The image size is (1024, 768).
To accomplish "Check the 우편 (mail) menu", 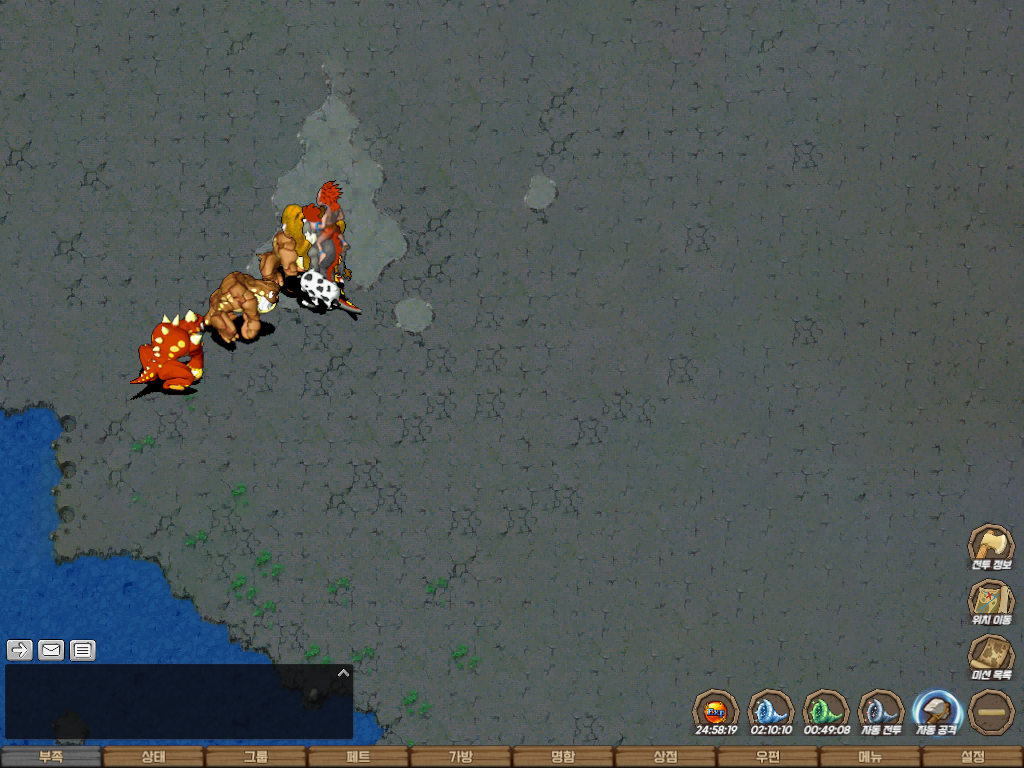I will coord(768,757).
